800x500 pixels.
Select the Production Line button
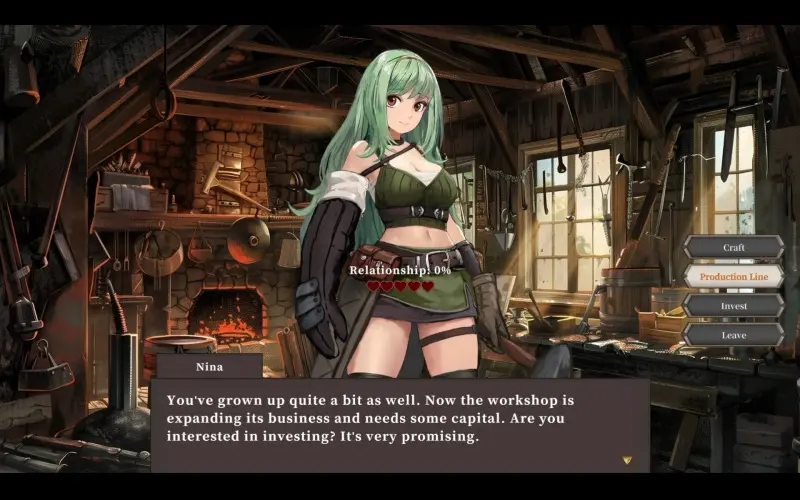pos(733,276)
